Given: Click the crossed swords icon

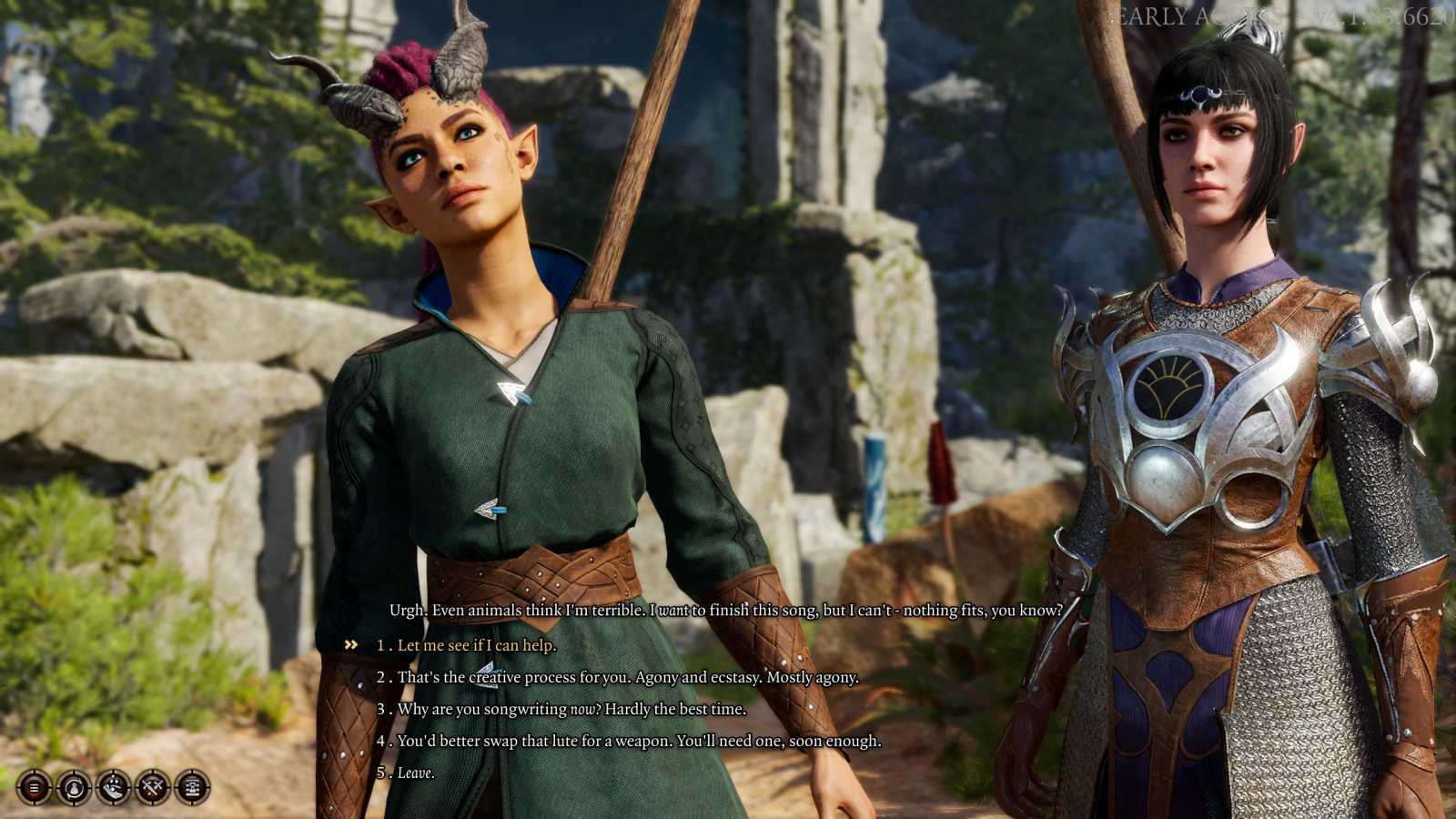Looking at the screenshot, I should click(x=153, y=787).
